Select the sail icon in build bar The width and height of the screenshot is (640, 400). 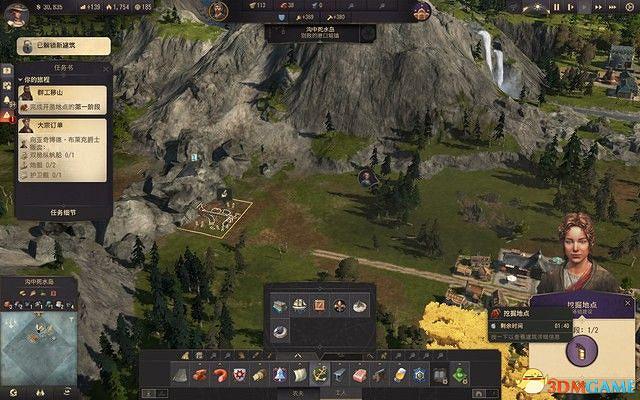point(299,375)
